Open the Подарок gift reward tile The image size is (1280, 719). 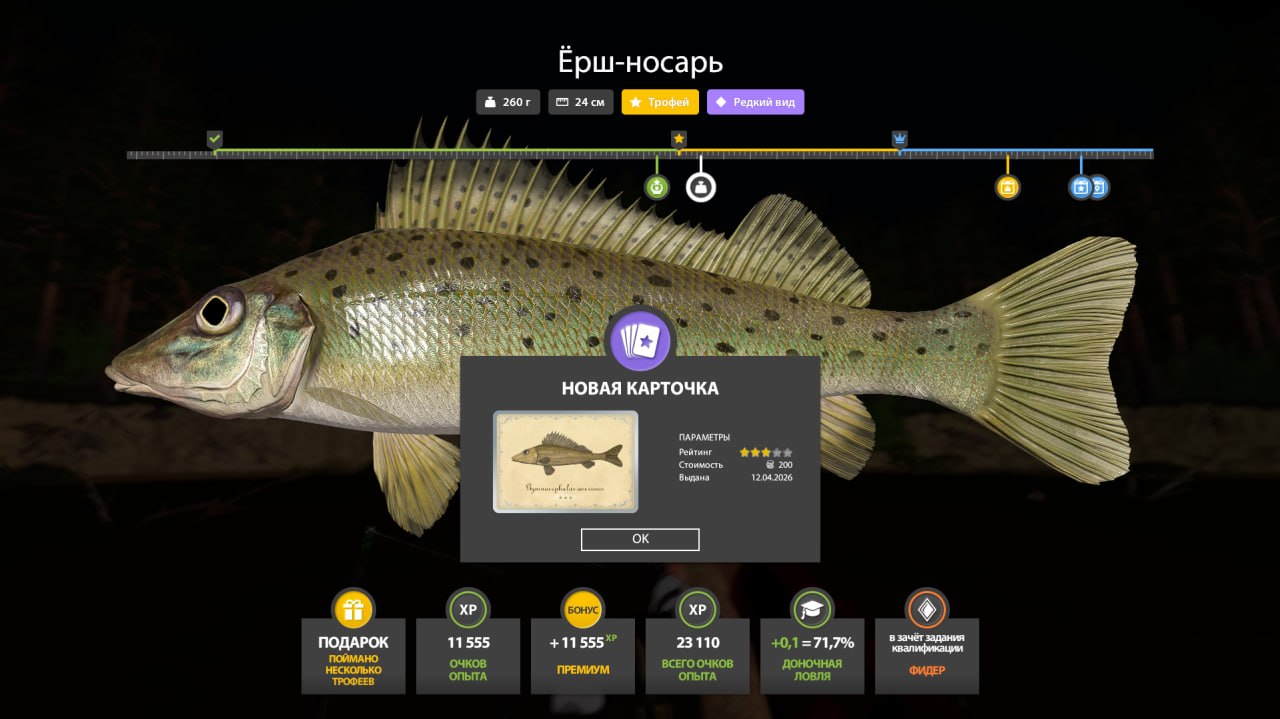click(x=353, y=645)
